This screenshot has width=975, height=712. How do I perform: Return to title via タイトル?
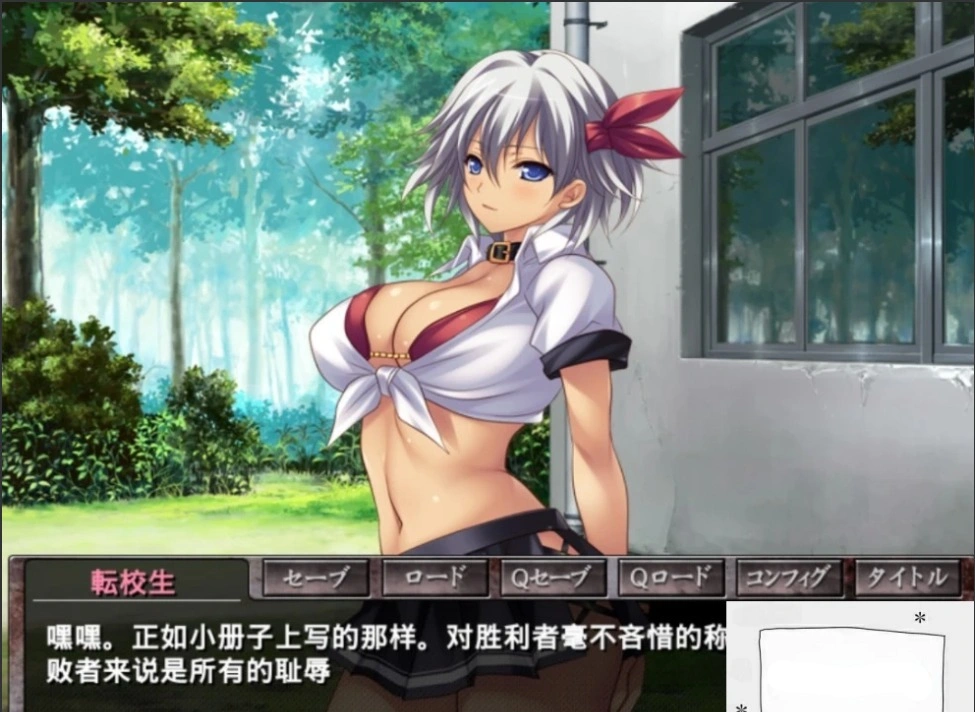(x=907, y=577)
